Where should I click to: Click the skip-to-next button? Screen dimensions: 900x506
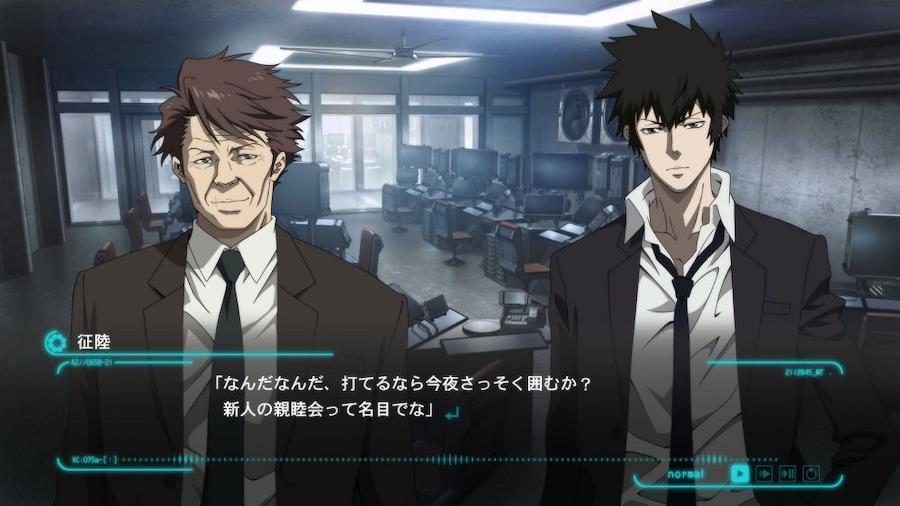click(x=788, y=473)
